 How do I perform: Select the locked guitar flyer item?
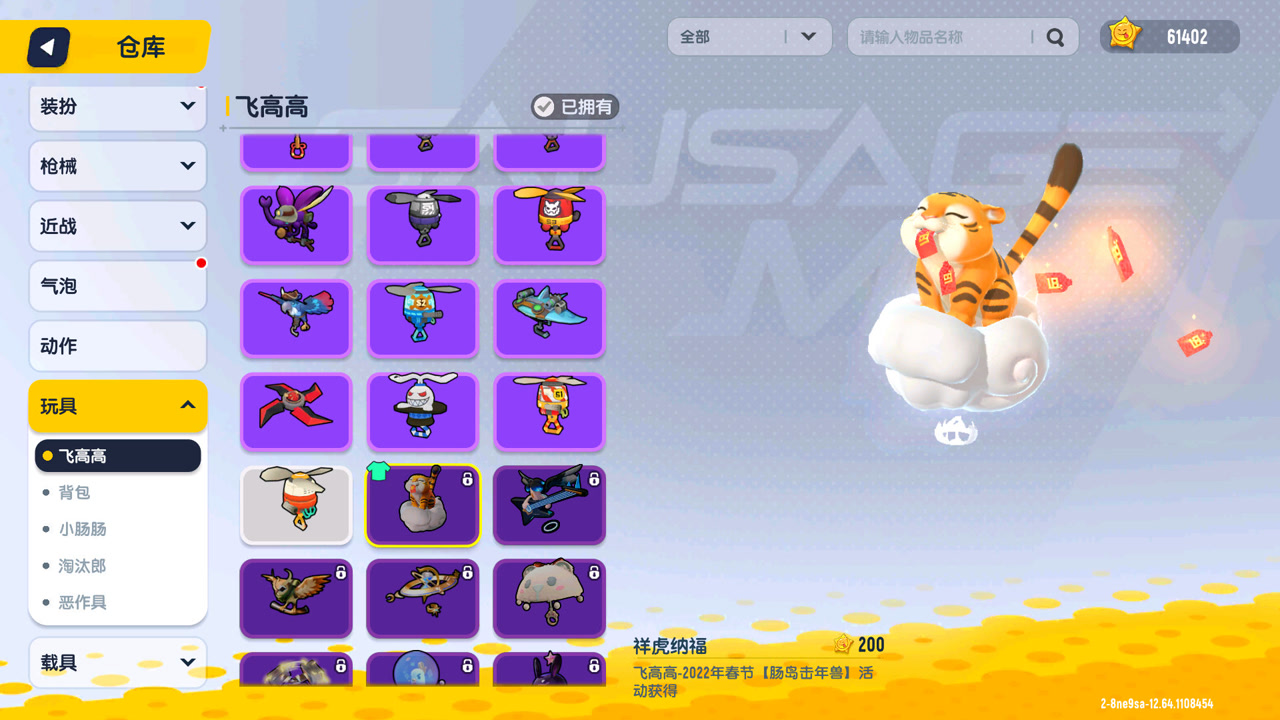[549, 505]
